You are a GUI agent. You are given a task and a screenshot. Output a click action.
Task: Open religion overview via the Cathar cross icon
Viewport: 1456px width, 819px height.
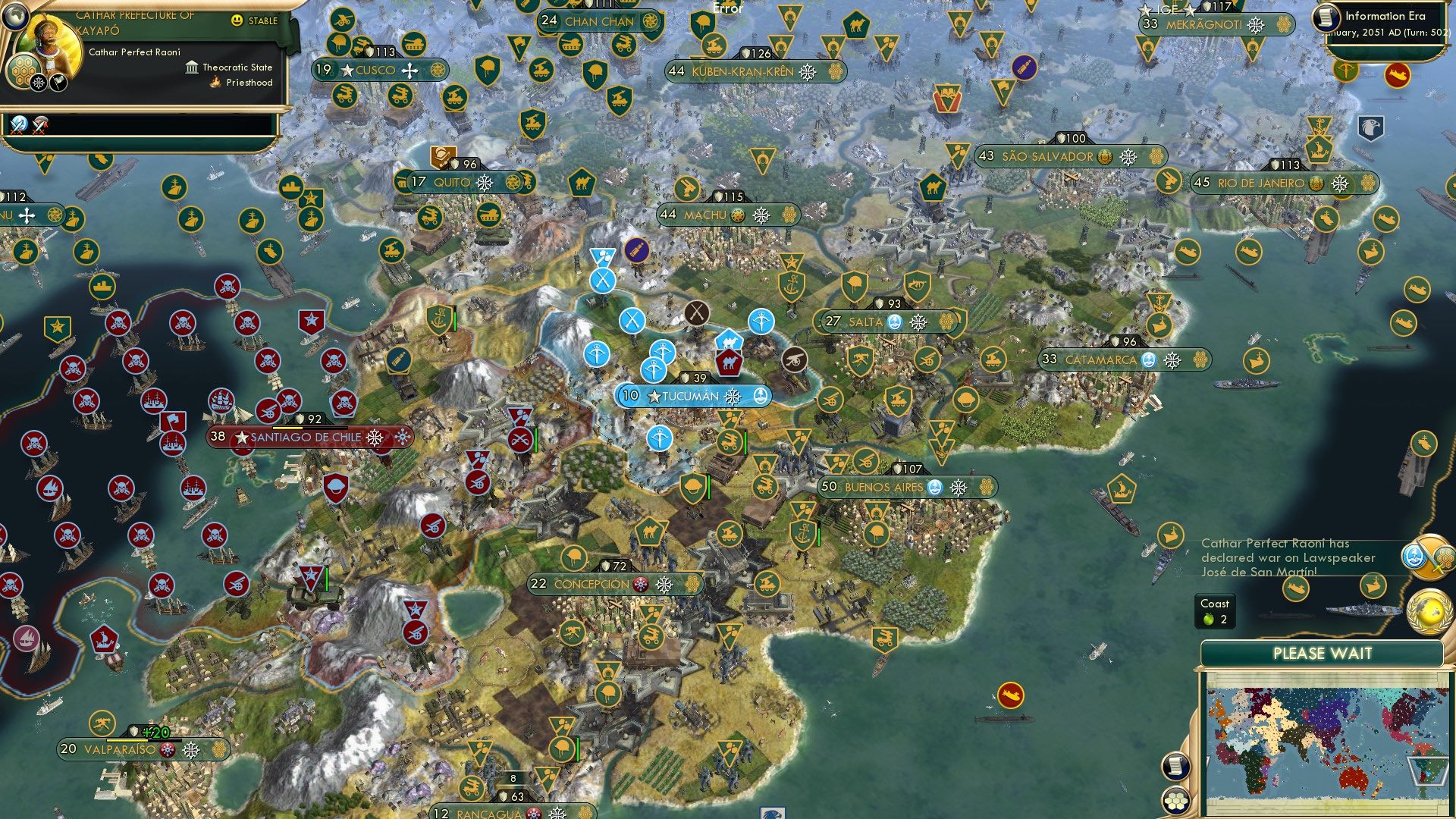coord(38,83)
